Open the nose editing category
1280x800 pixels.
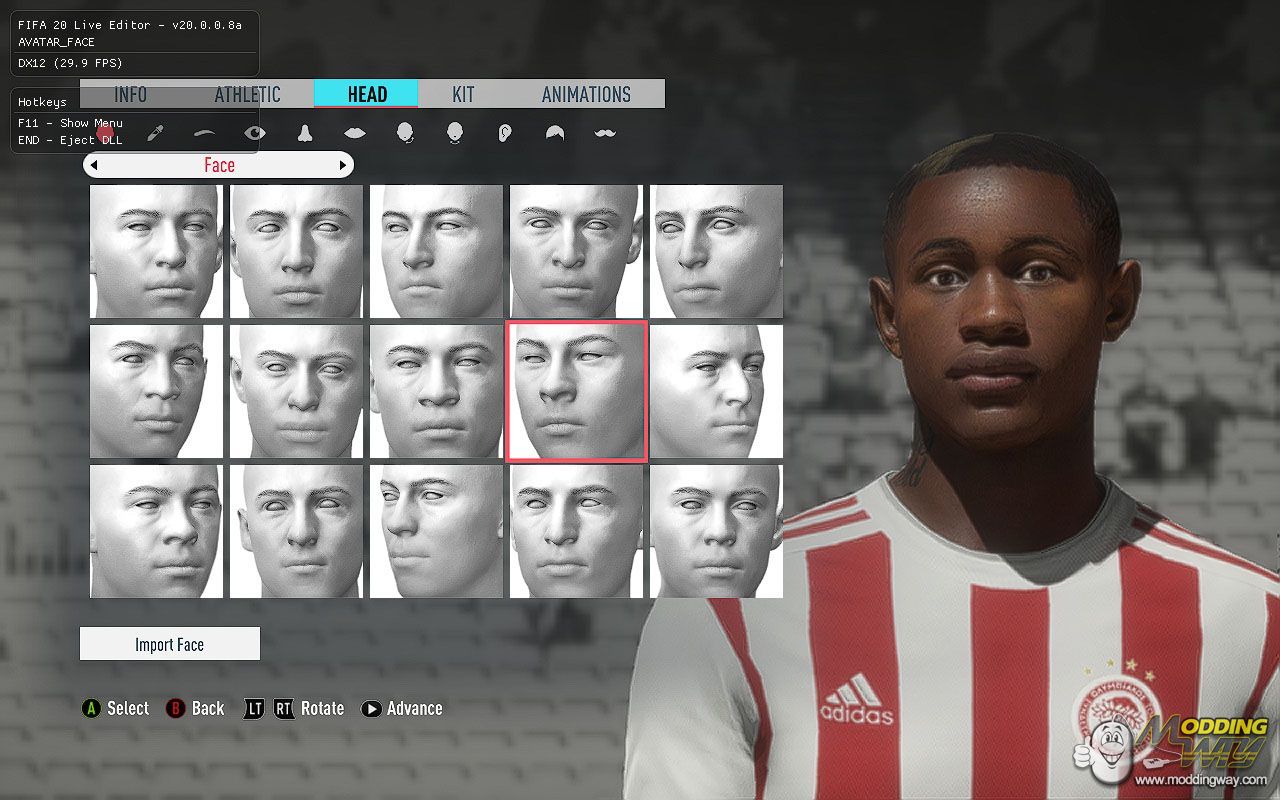[x=305, y=133]
